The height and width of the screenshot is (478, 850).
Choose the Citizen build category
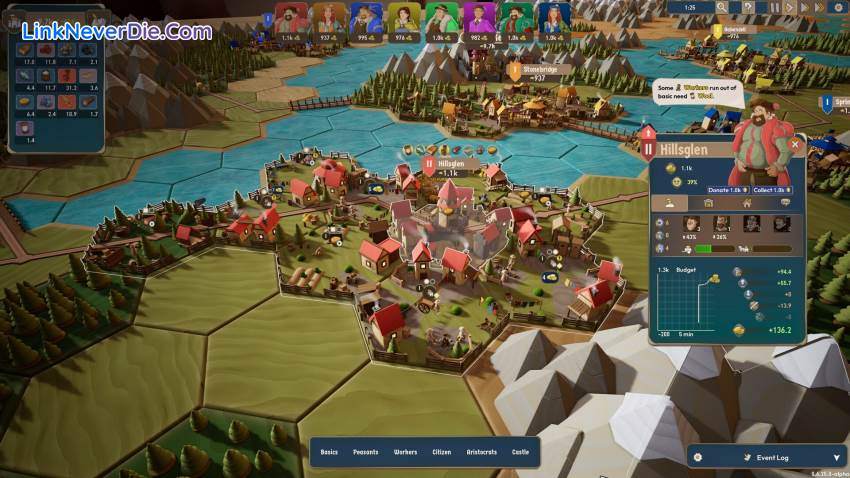click(442, 452)
